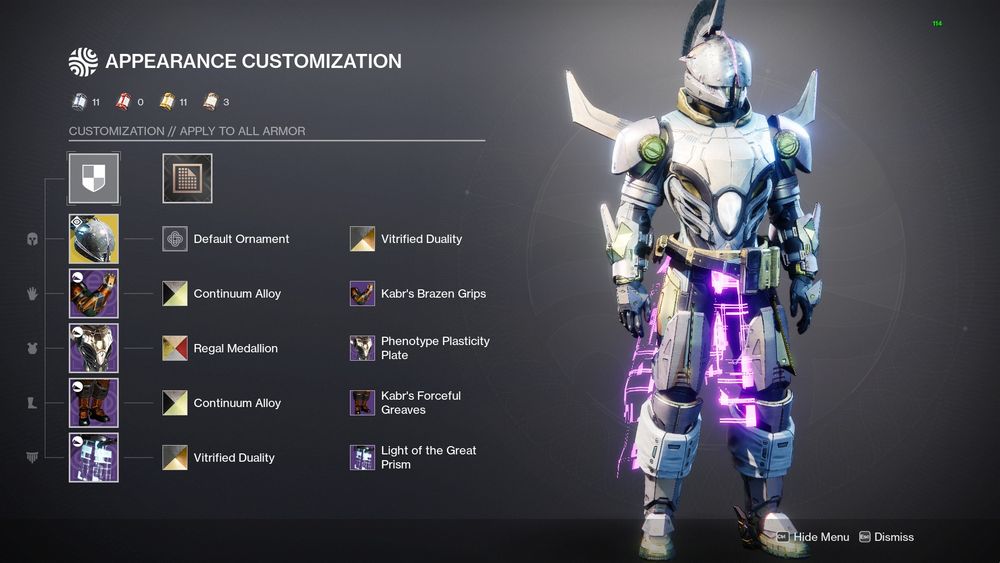Viewport: 1000px width, 563px height.
Task: Change the Regal Medallion shader
Action: (175, 348)
